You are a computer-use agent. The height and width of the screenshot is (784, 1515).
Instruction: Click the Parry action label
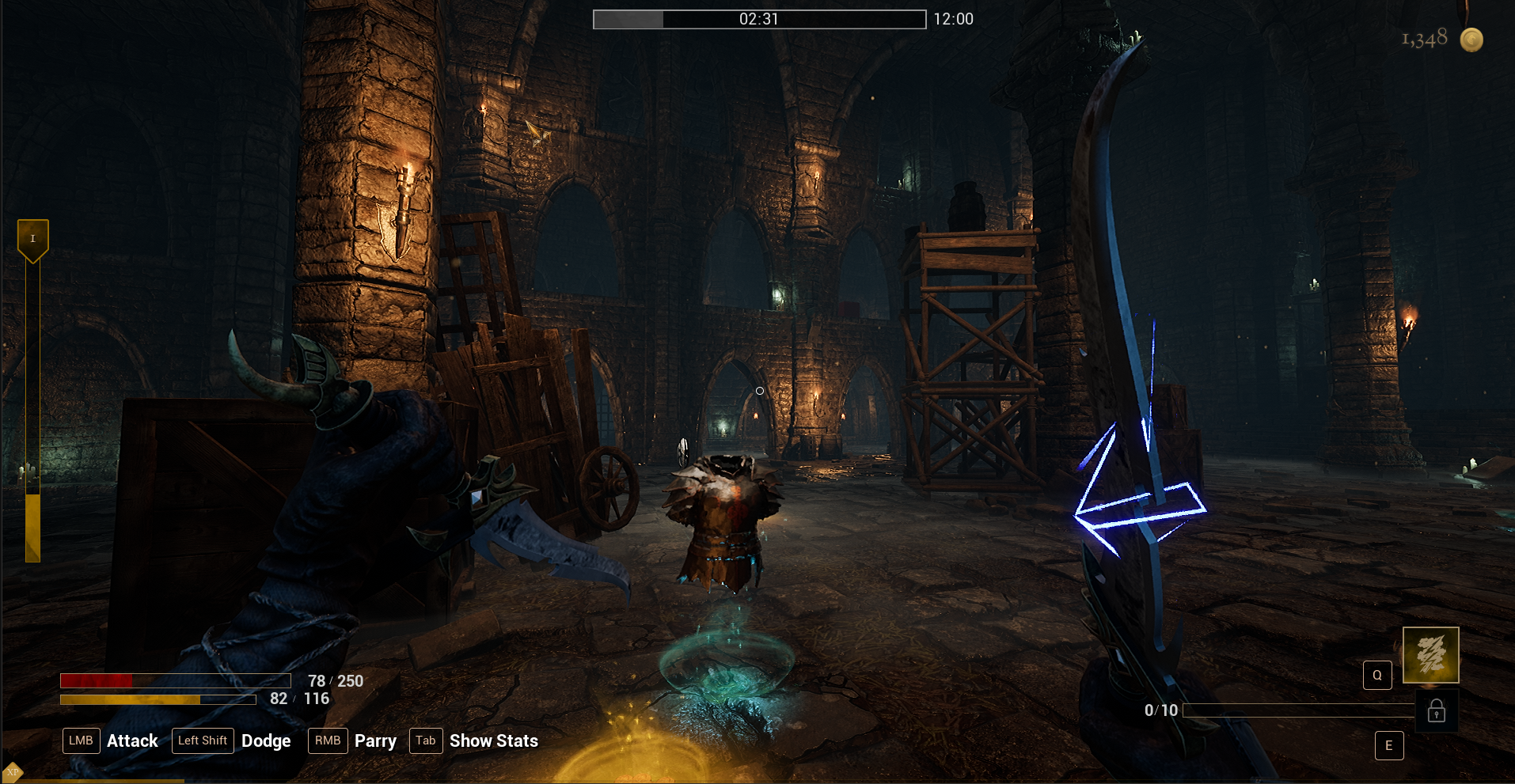pos(375,740)
